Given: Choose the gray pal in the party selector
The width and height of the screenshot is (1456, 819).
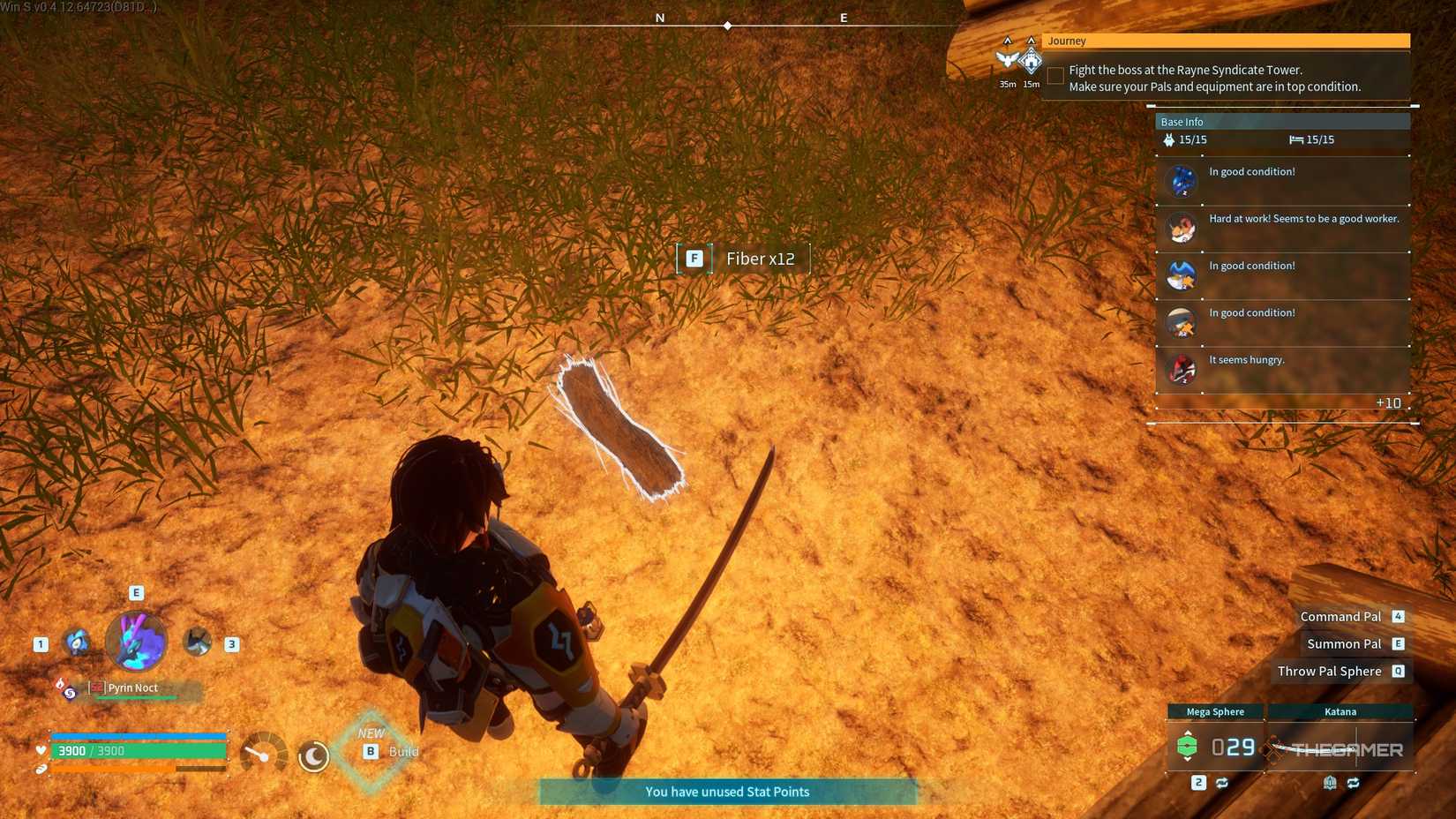Looking at the screenshot, I should (197, 642).
